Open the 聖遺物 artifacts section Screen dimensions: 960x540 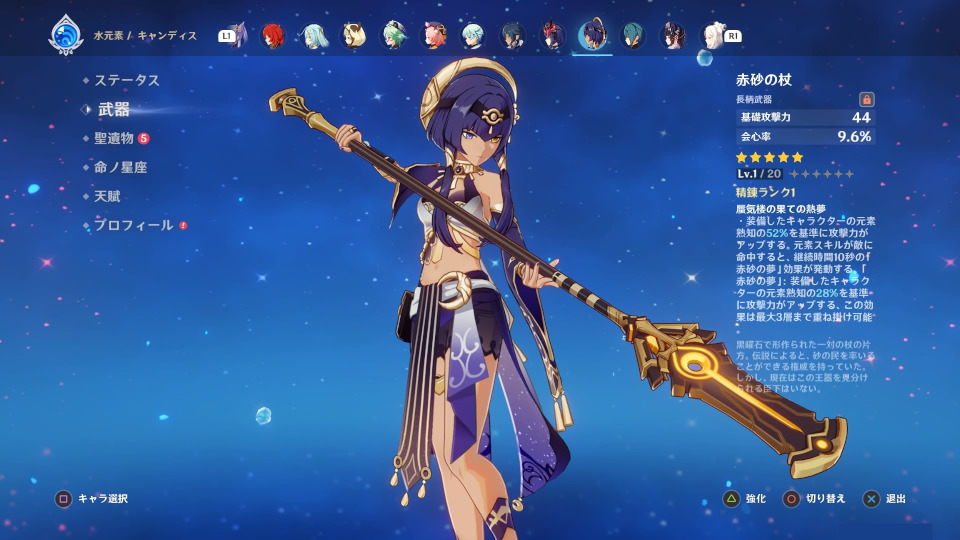(x=114, y=138)
